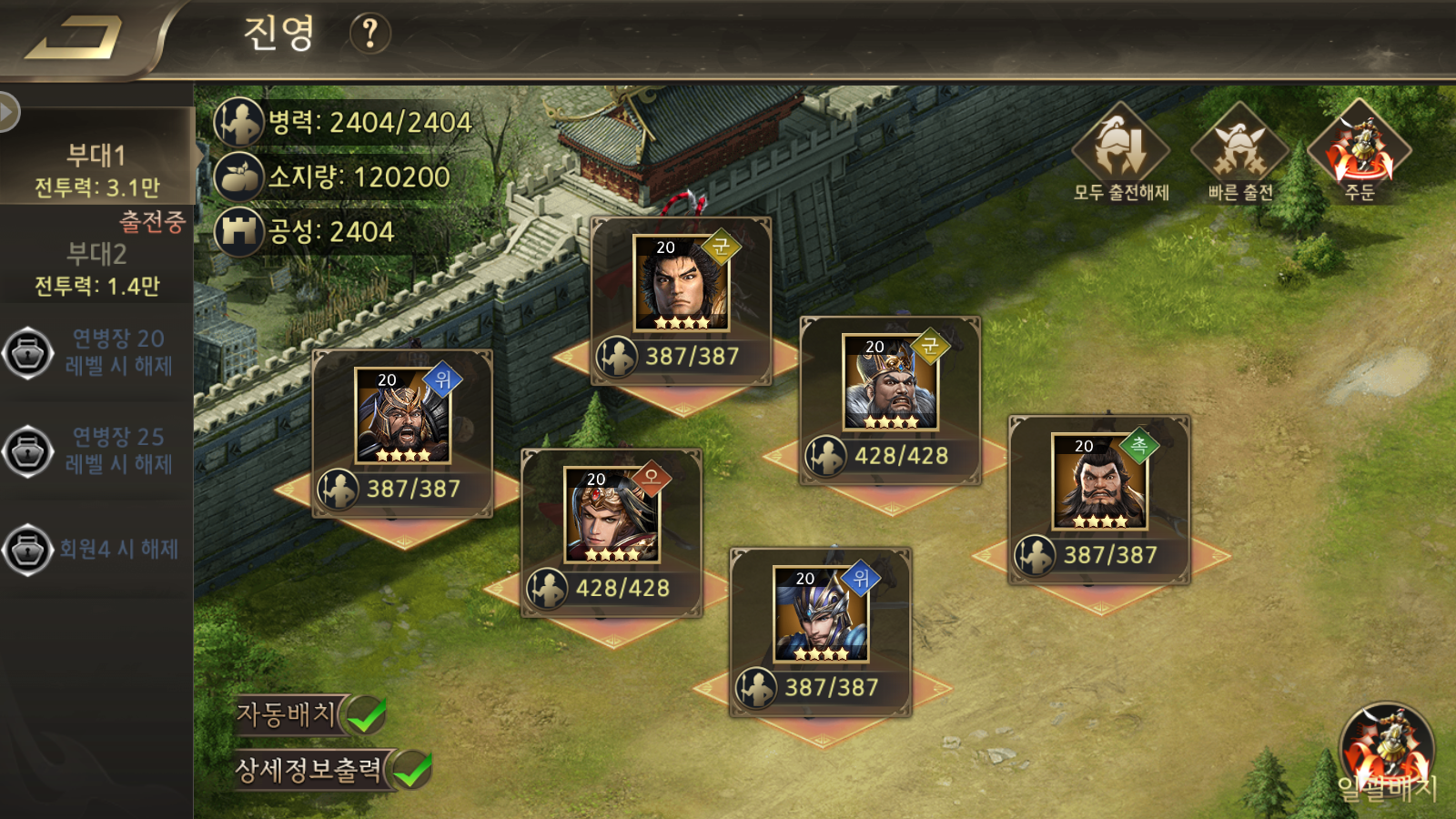
Task: Select the 오 faction hero card
Action: coord(612,516)
